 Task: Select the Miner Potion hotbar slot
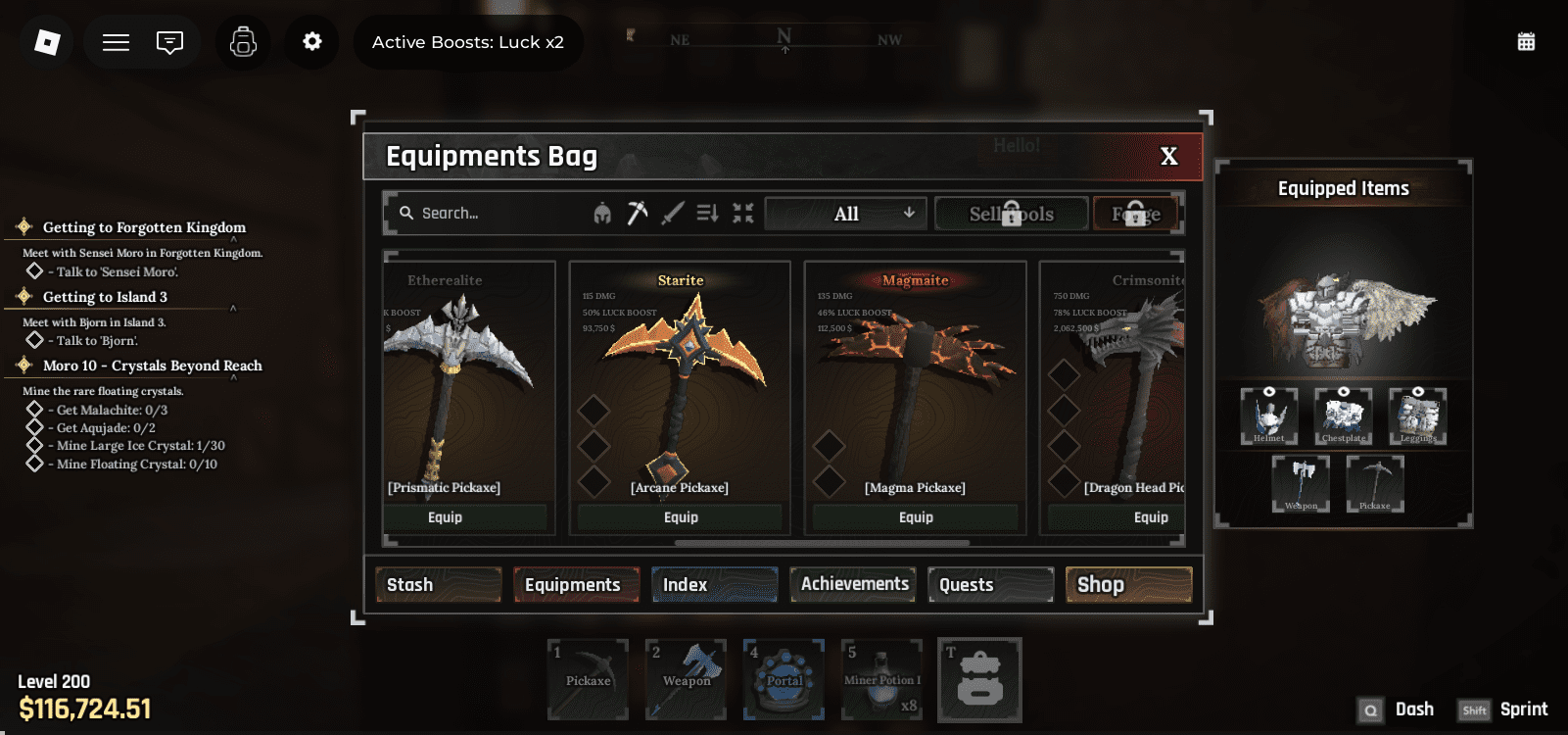tap(881, 680)
